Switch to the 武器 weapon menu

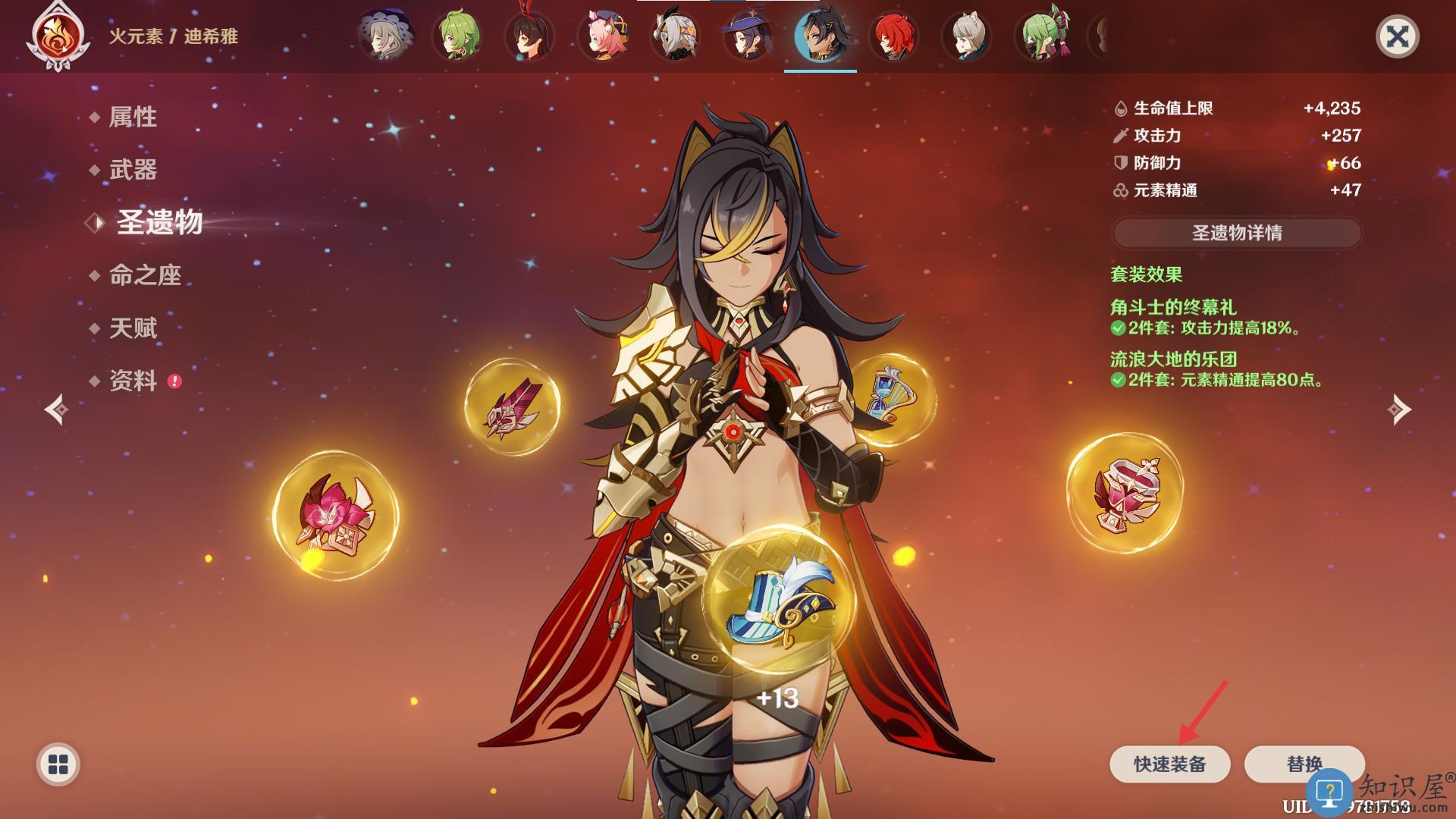click(133, 170)
